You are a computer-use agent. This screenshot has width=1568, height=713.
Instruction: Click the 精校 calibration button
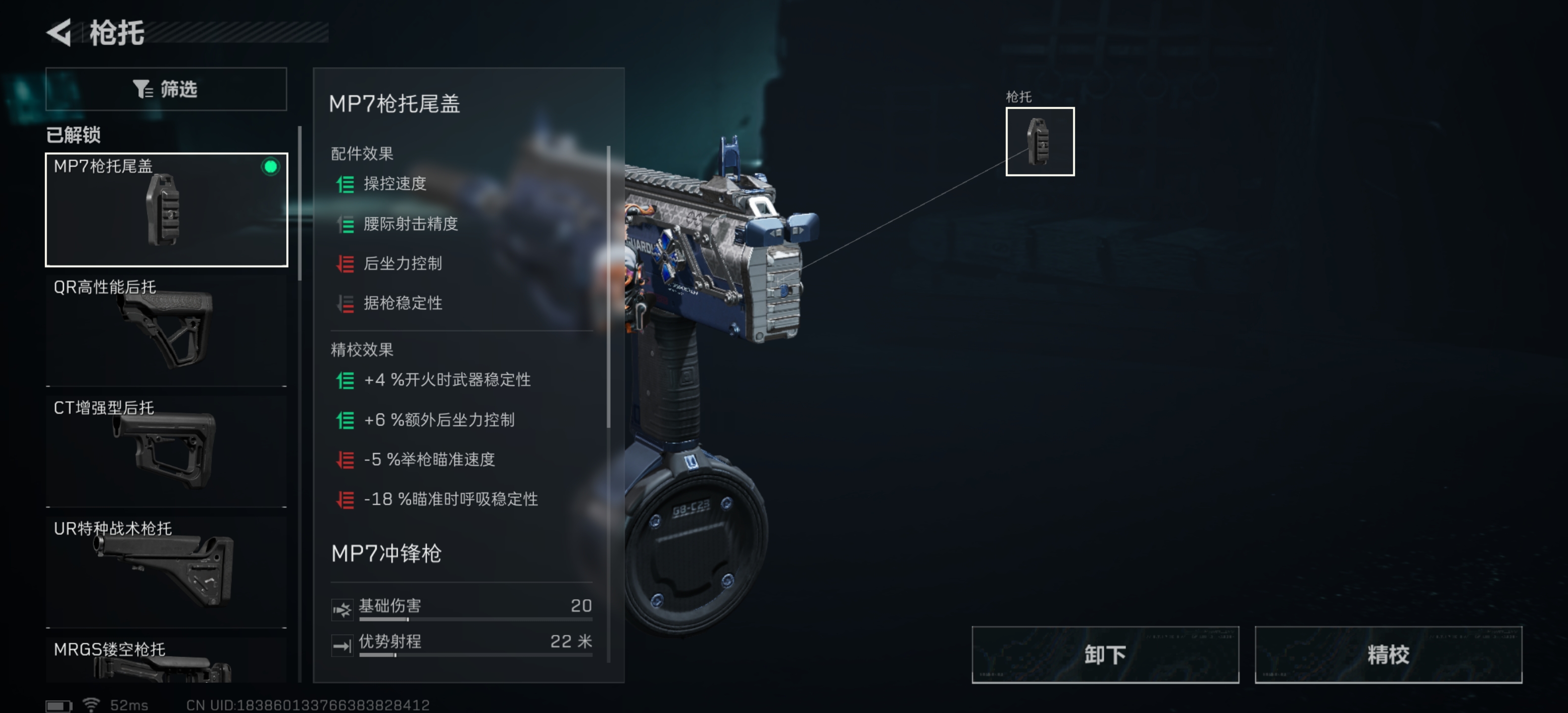(x=1388, y=654)
